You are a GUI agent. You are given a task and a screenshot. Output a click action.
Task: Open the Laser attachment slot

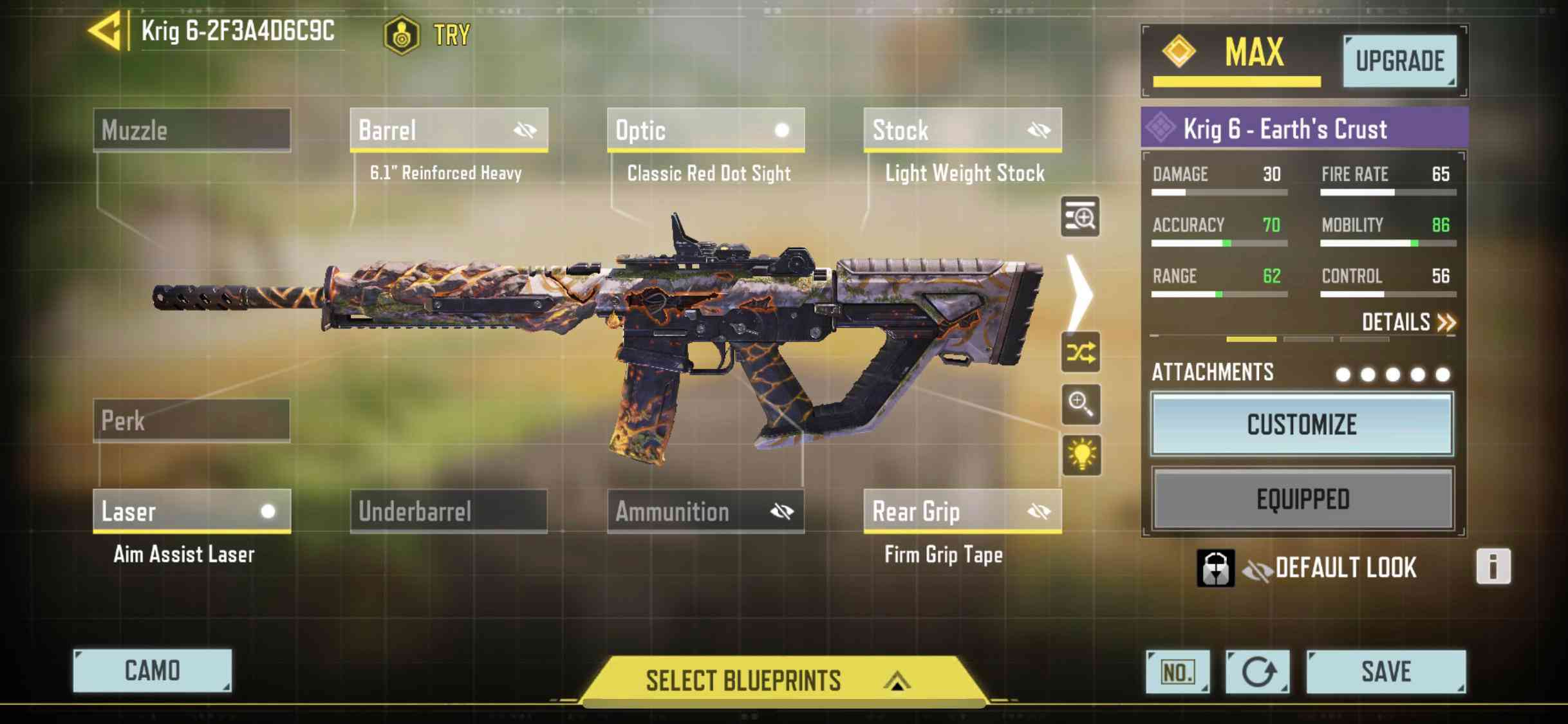(192, 512)
